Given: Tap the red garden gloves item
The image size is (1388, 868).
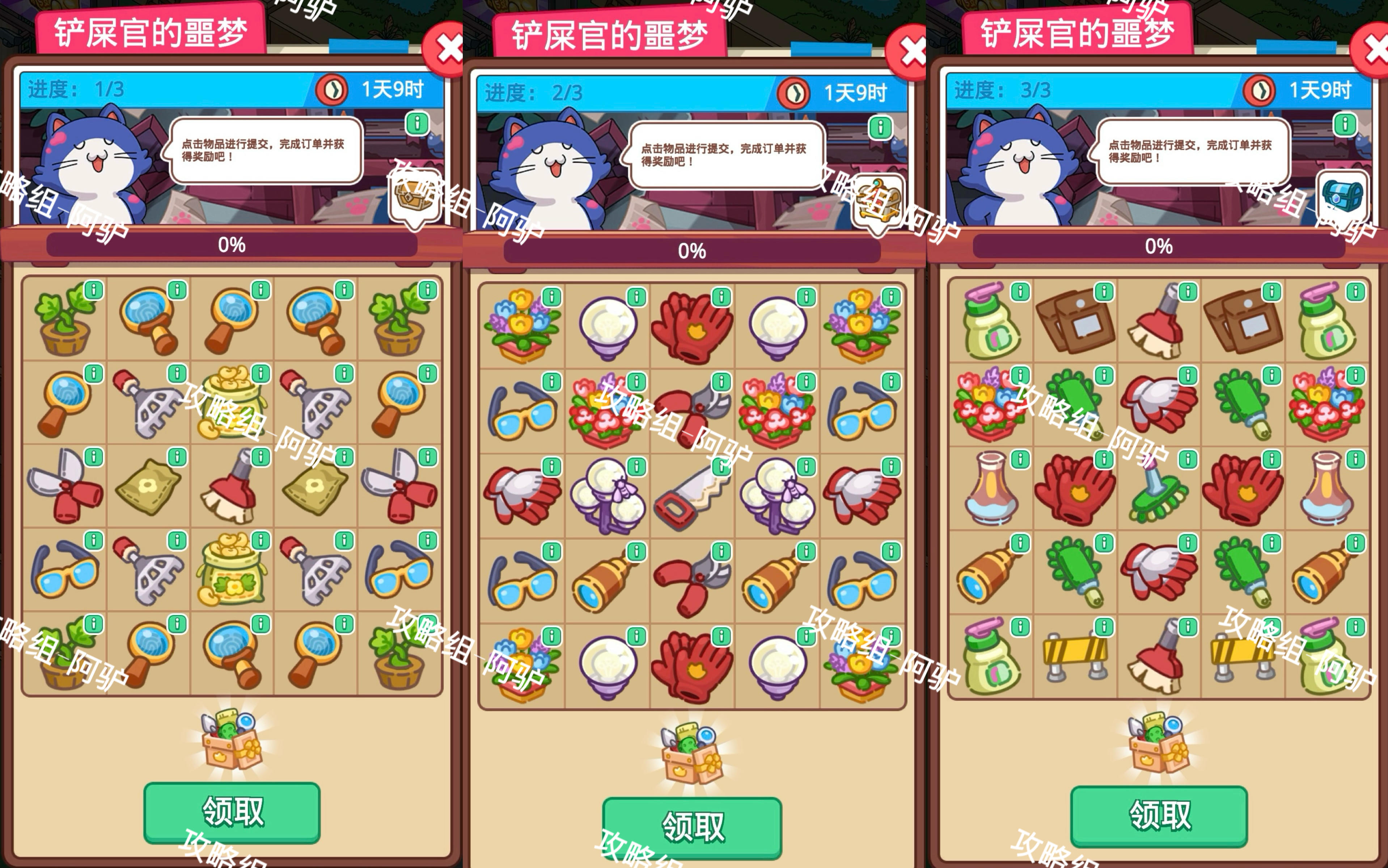Looking at the screenshot, I should coord(692,327).
